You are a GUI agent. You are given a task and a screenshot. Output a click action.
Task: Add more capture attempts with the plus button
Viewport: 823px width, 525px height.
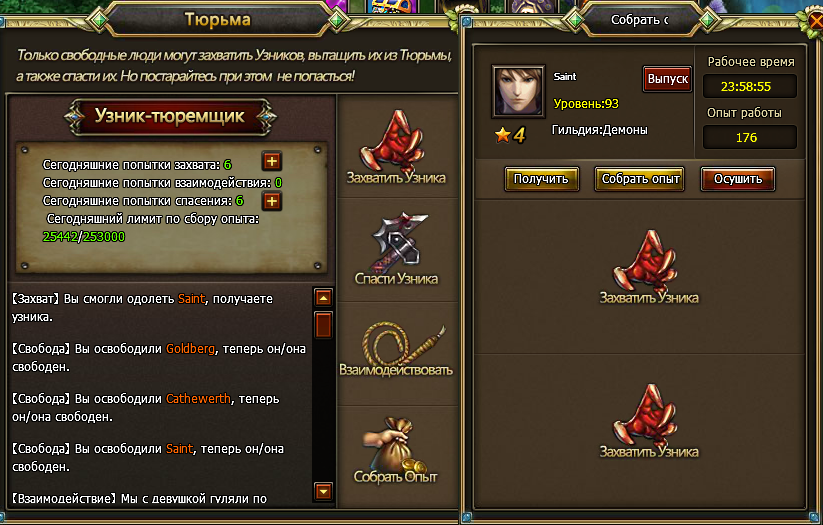point(271,162)
